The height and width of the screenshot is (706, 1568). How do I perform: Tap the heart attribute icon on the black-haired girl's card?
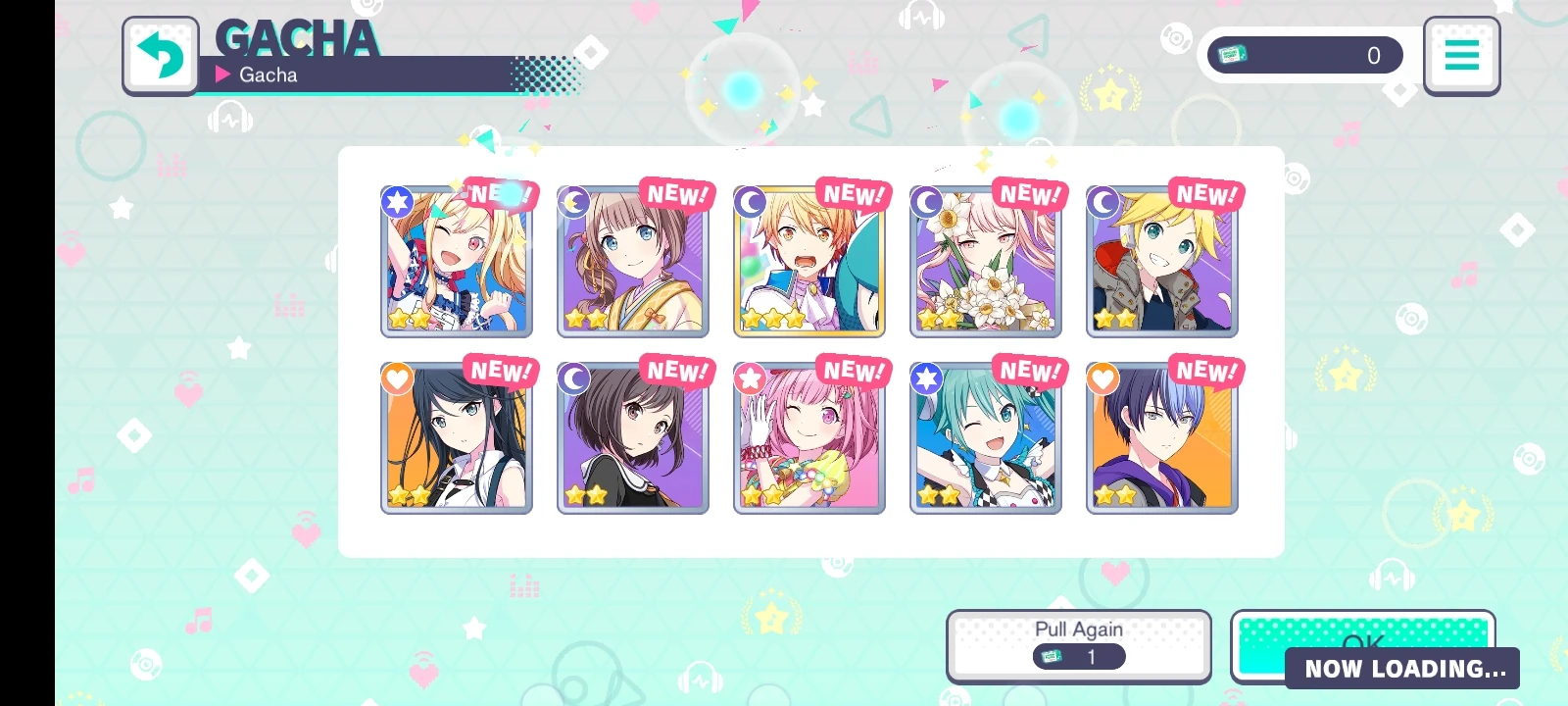(x=397, y=378)
